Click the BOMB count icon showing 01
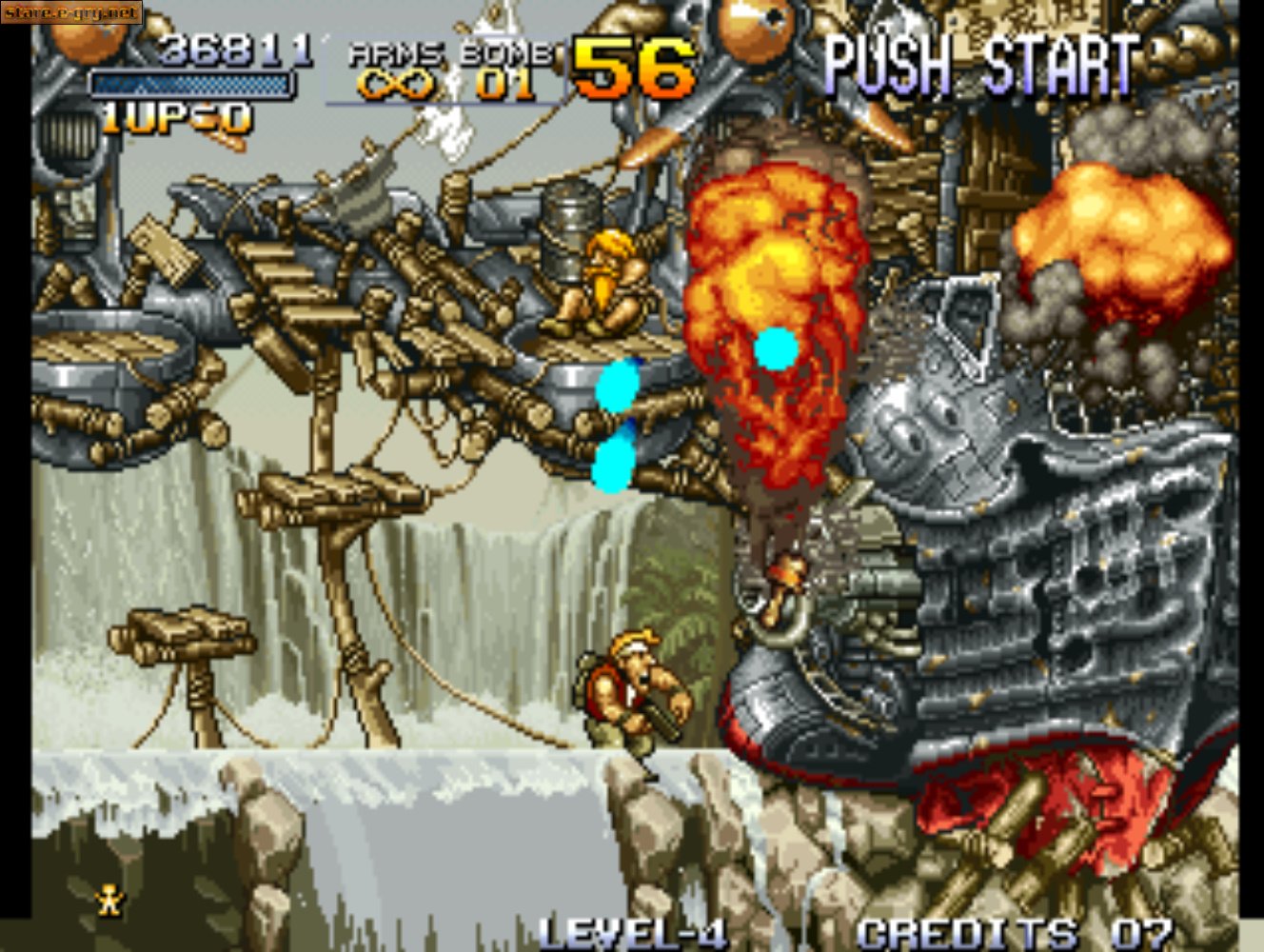Screen dimensions: 1264x952 (x=504, y=84)
